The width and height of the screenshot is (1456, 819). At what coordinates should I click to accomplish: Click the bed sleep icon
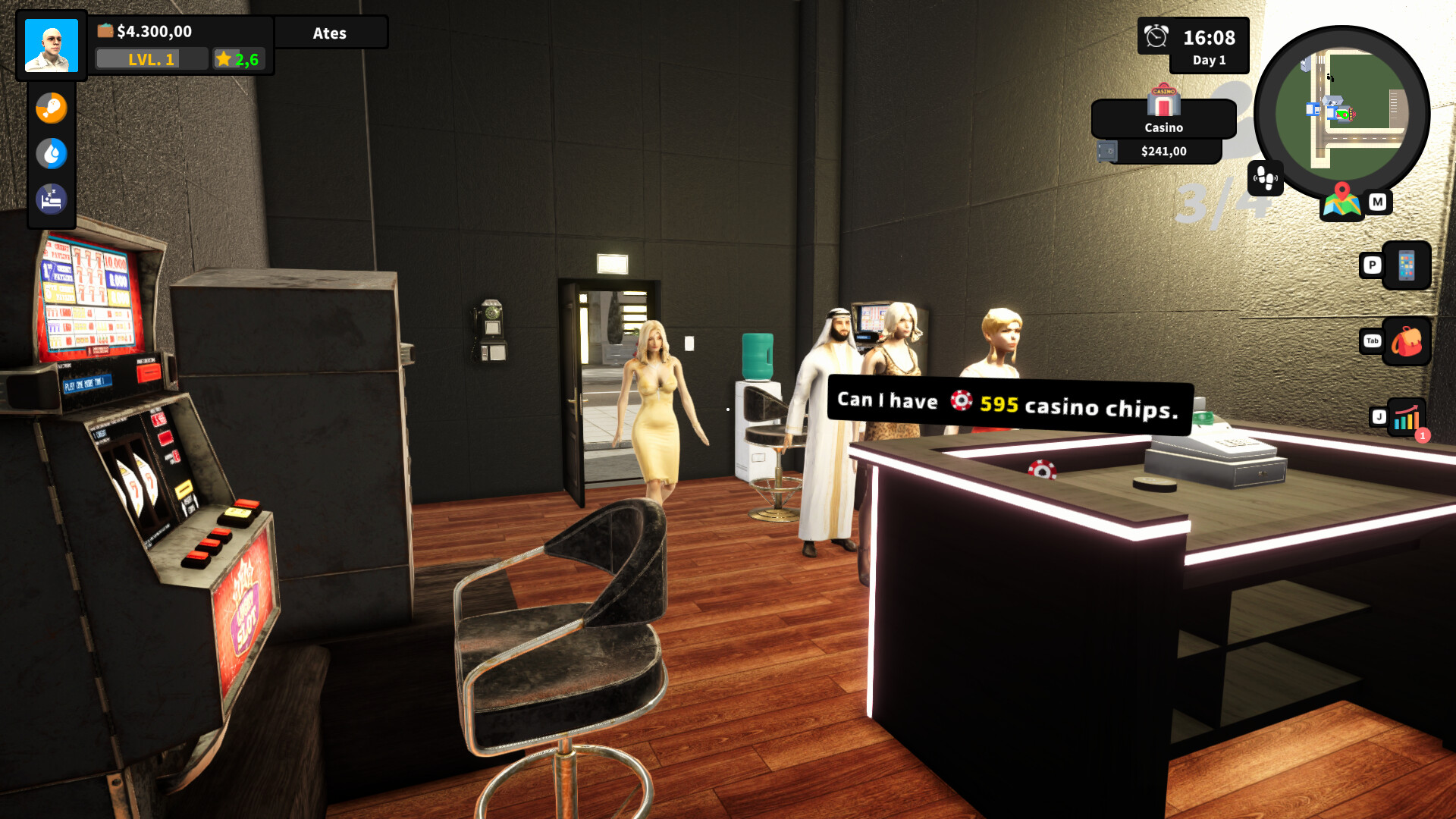tap(51, 199)
